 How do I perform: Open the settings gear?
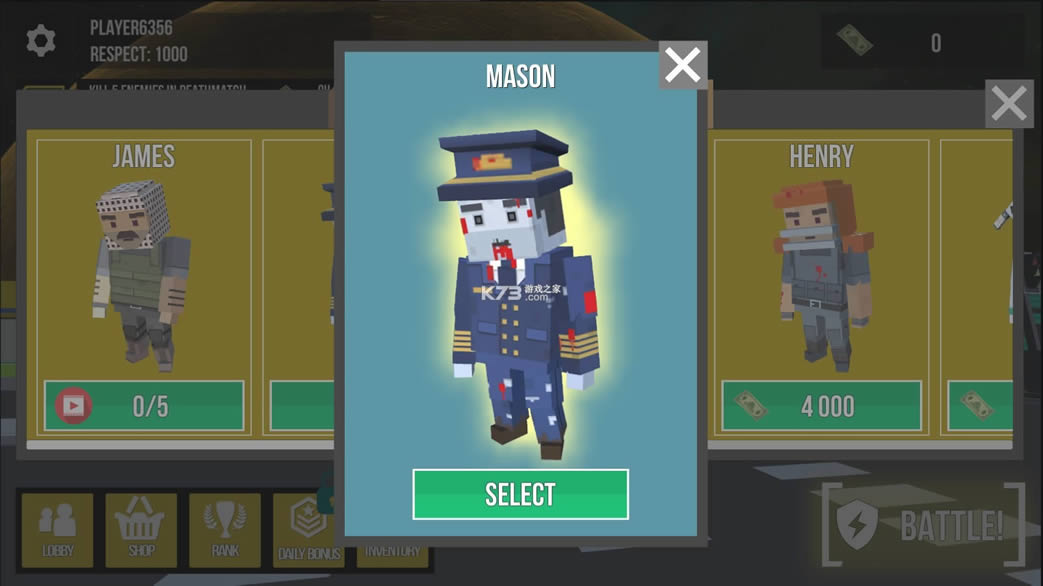[41, 41]
